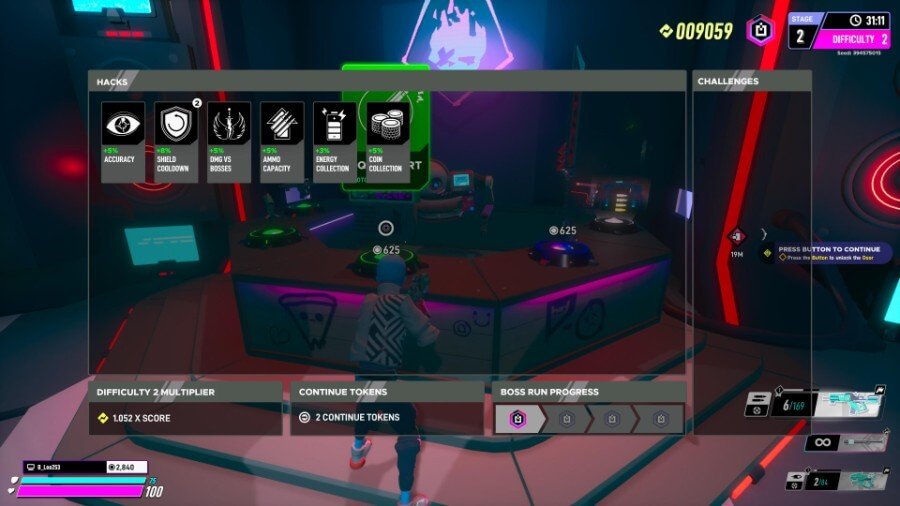Click the pink hexagon boss icon beside the score
The width and height of the screenshot is (900, 506).
(x=761, y=30)
